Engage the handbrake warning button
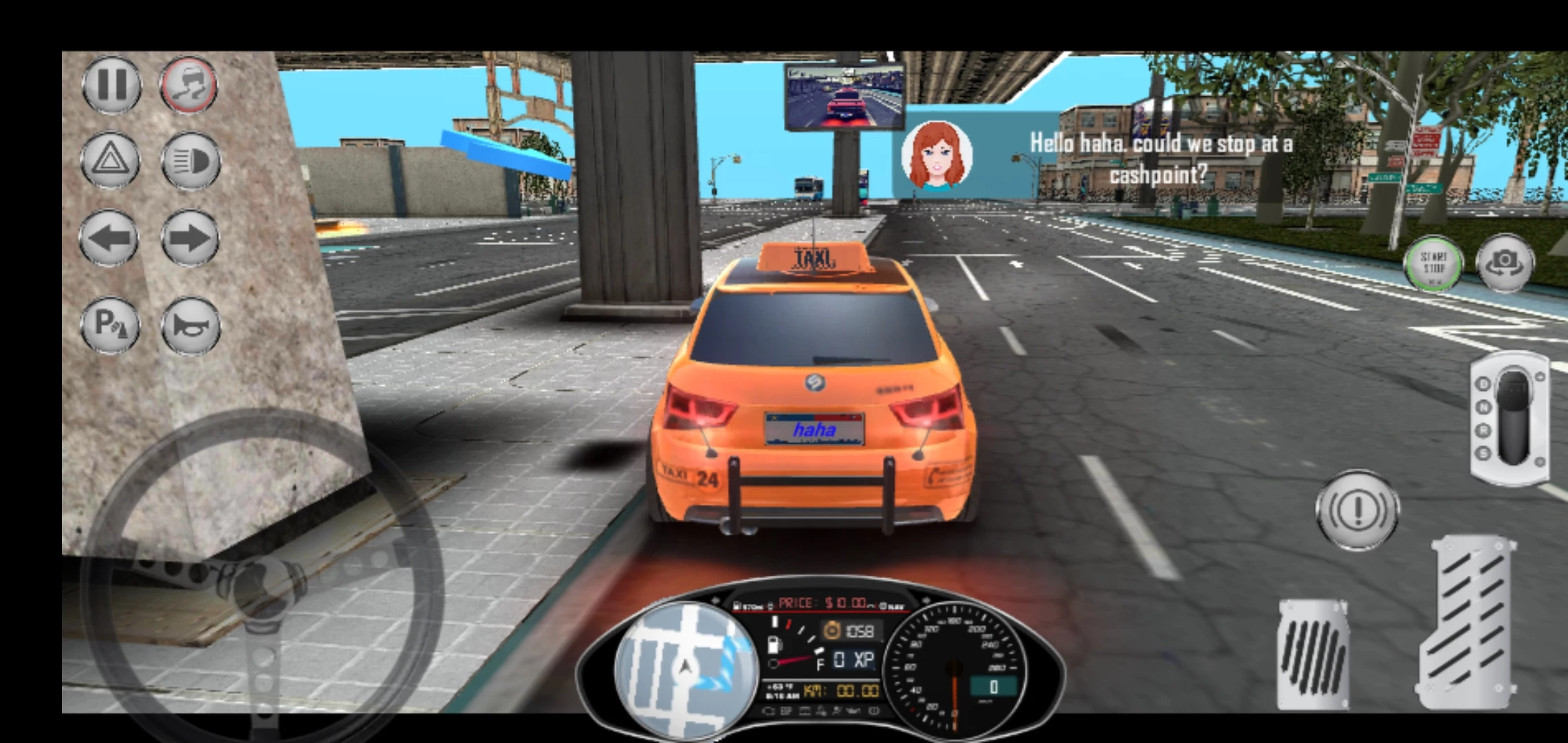 coord(1357,510)
